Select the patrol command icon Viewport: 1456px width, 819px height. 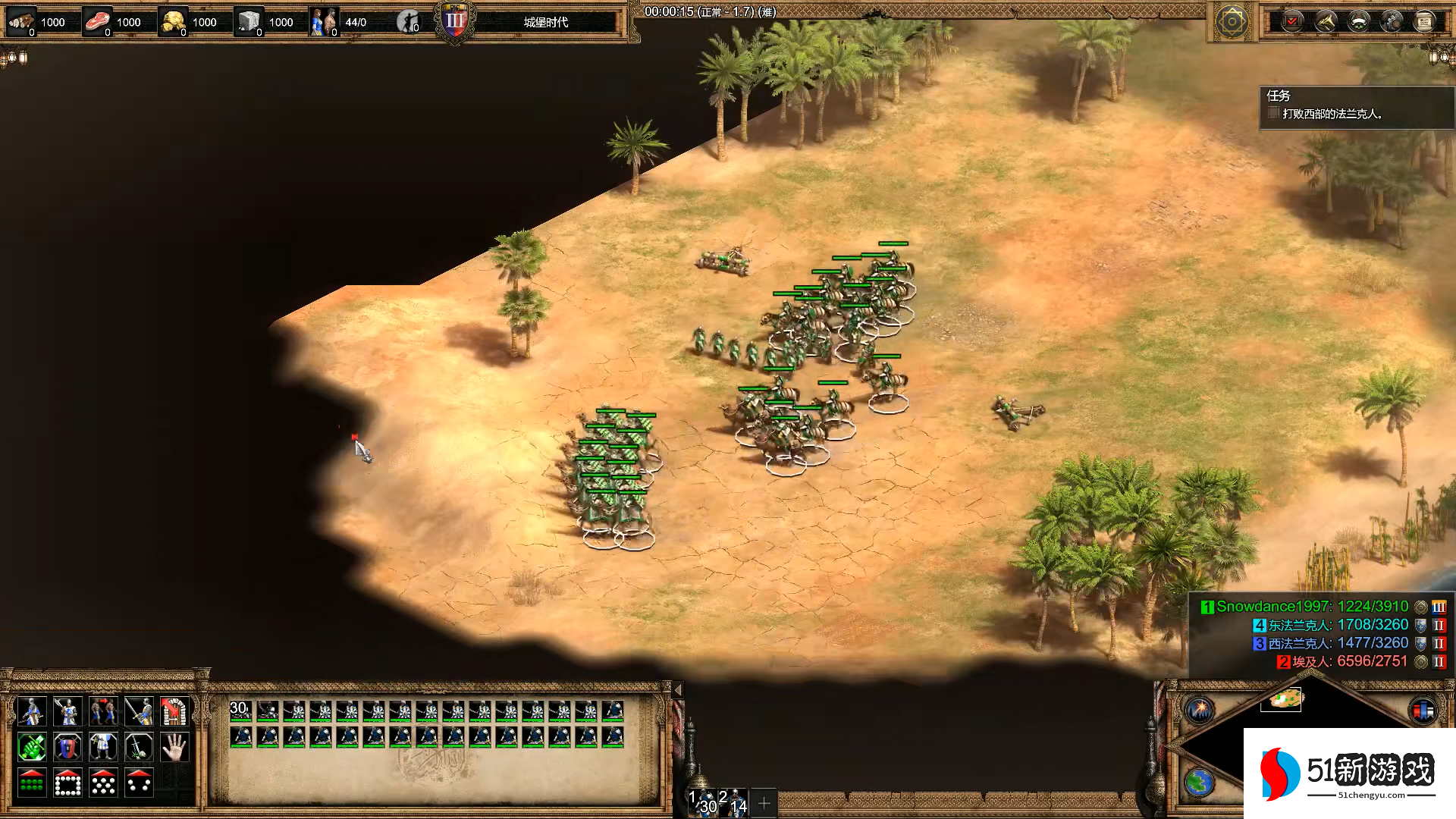pyautogui.click(x=32, y=711)
